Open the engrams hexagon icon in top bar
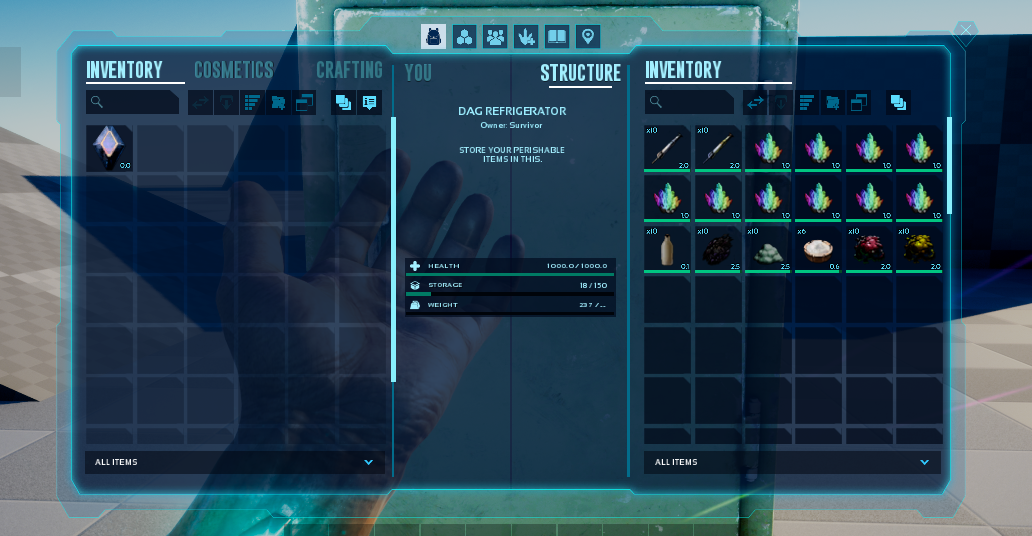Viewport: 1032px width, 536px height. coord(464,37)
